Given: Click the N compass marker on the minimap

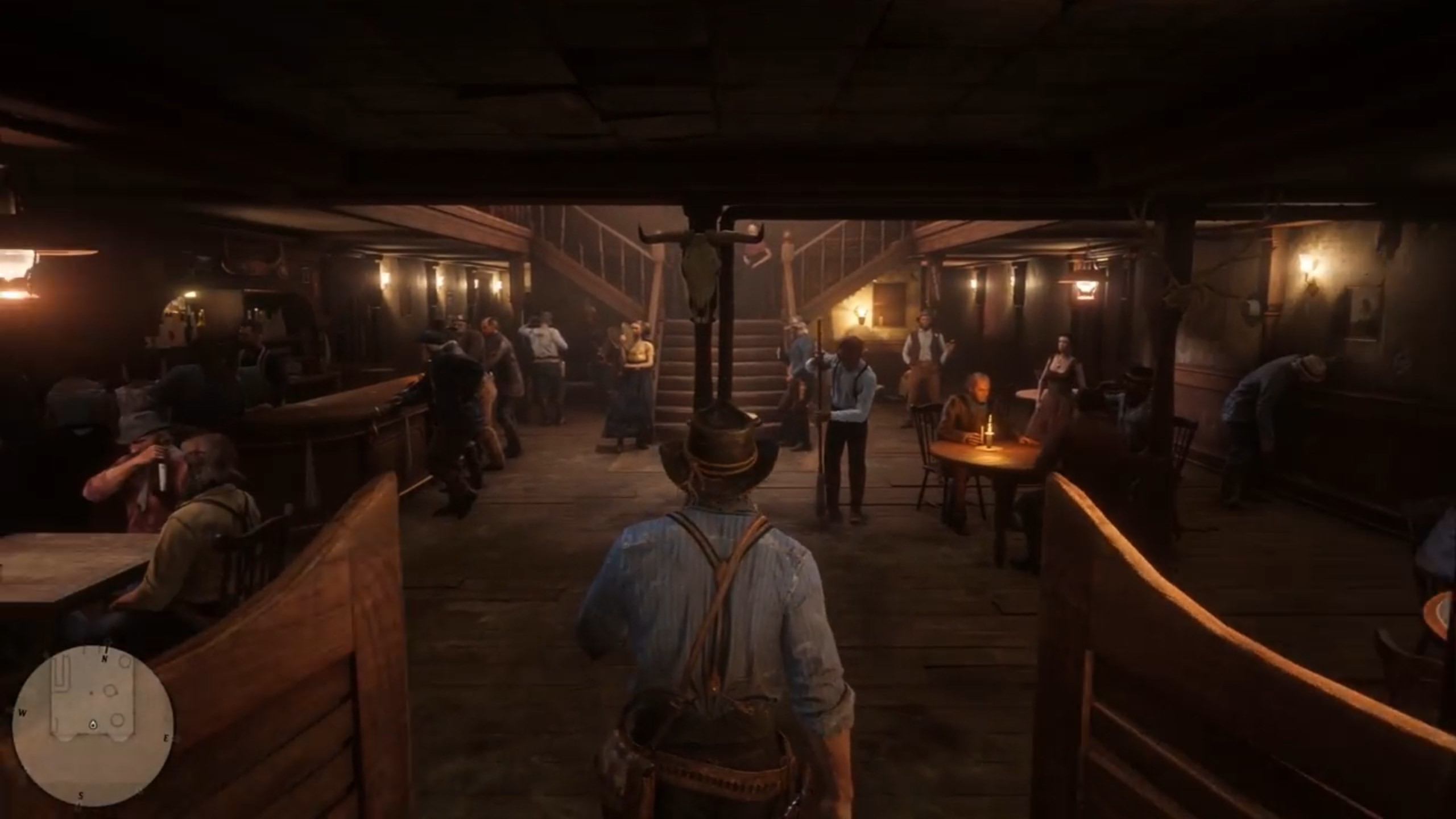Looking at the screenshot, I should [105, 658].
